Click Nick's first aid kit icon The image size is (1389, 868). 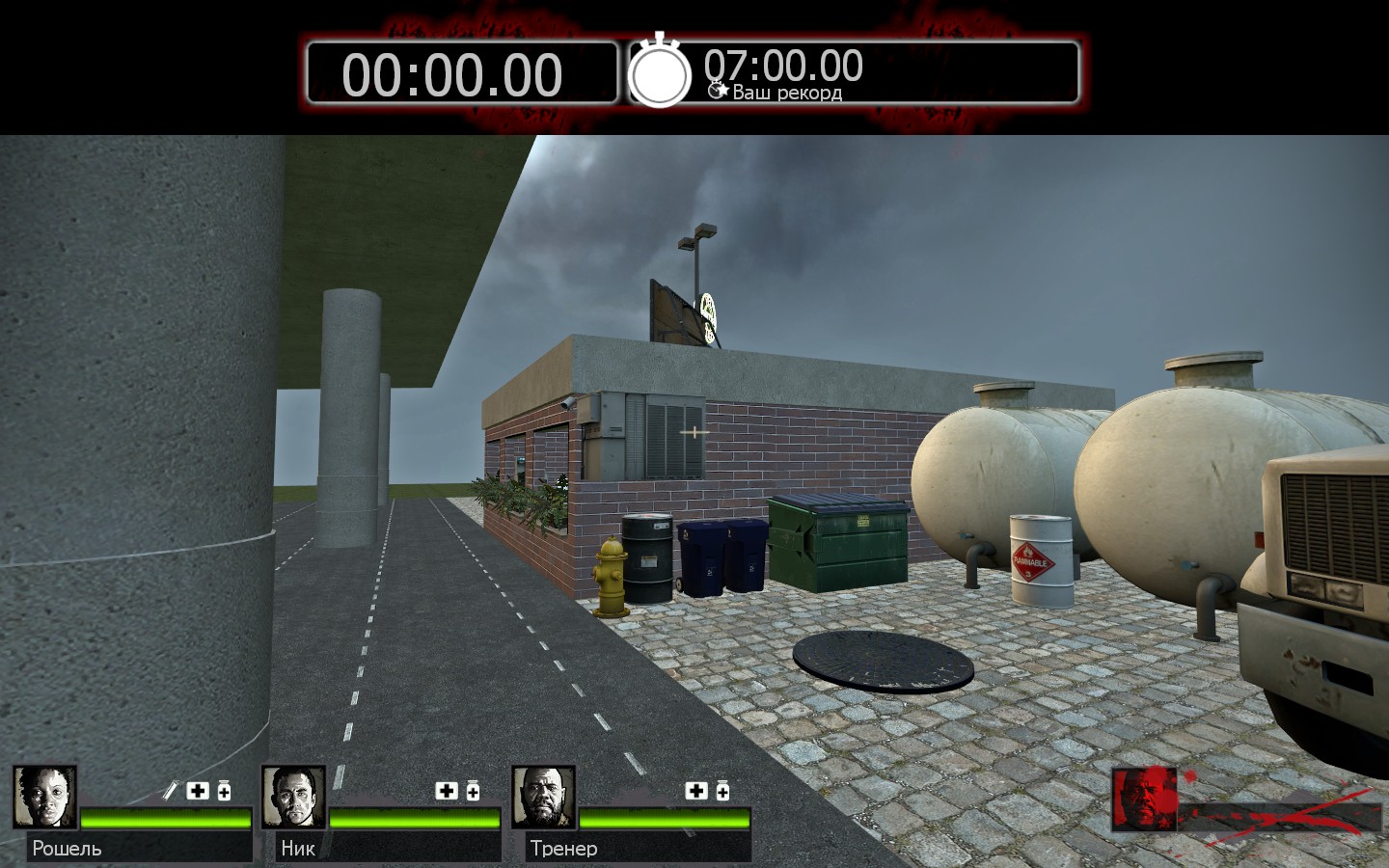pos(447,791)
